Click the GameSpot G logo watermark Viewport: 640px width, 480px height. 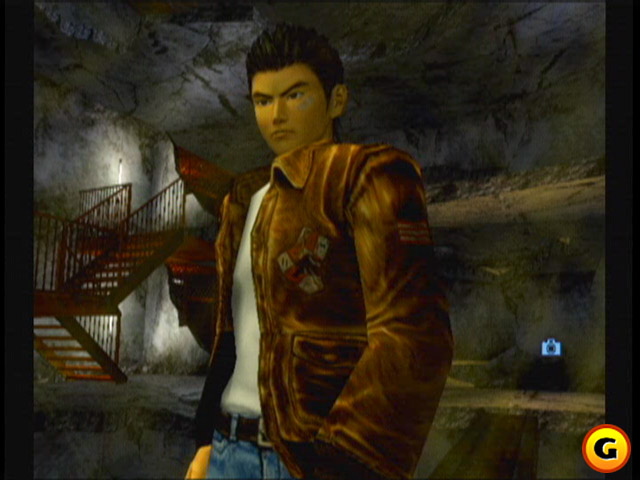[x=606, y=448]
